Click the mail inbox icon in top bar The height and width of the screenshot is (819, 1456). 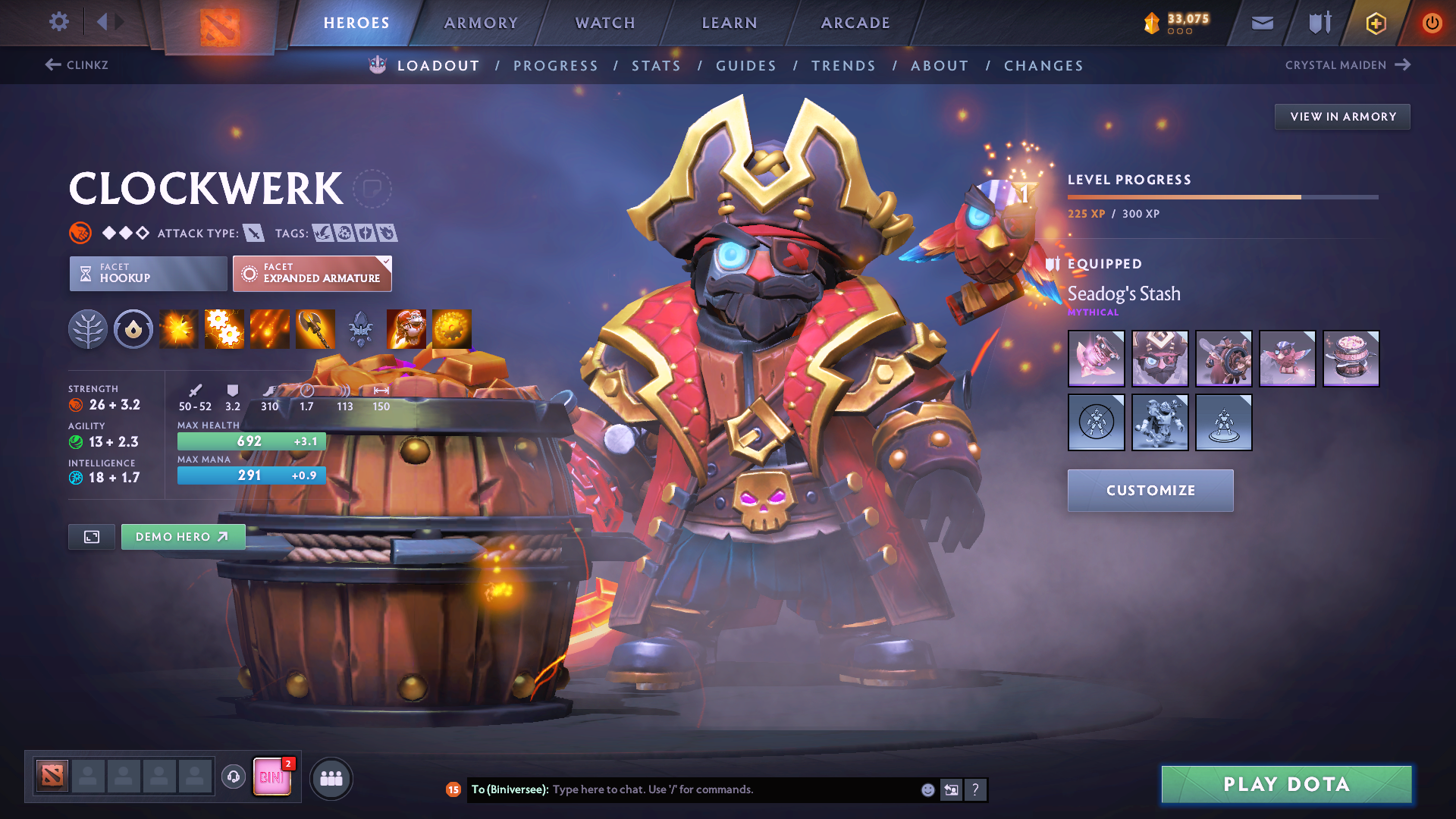tap(1261, 23)
